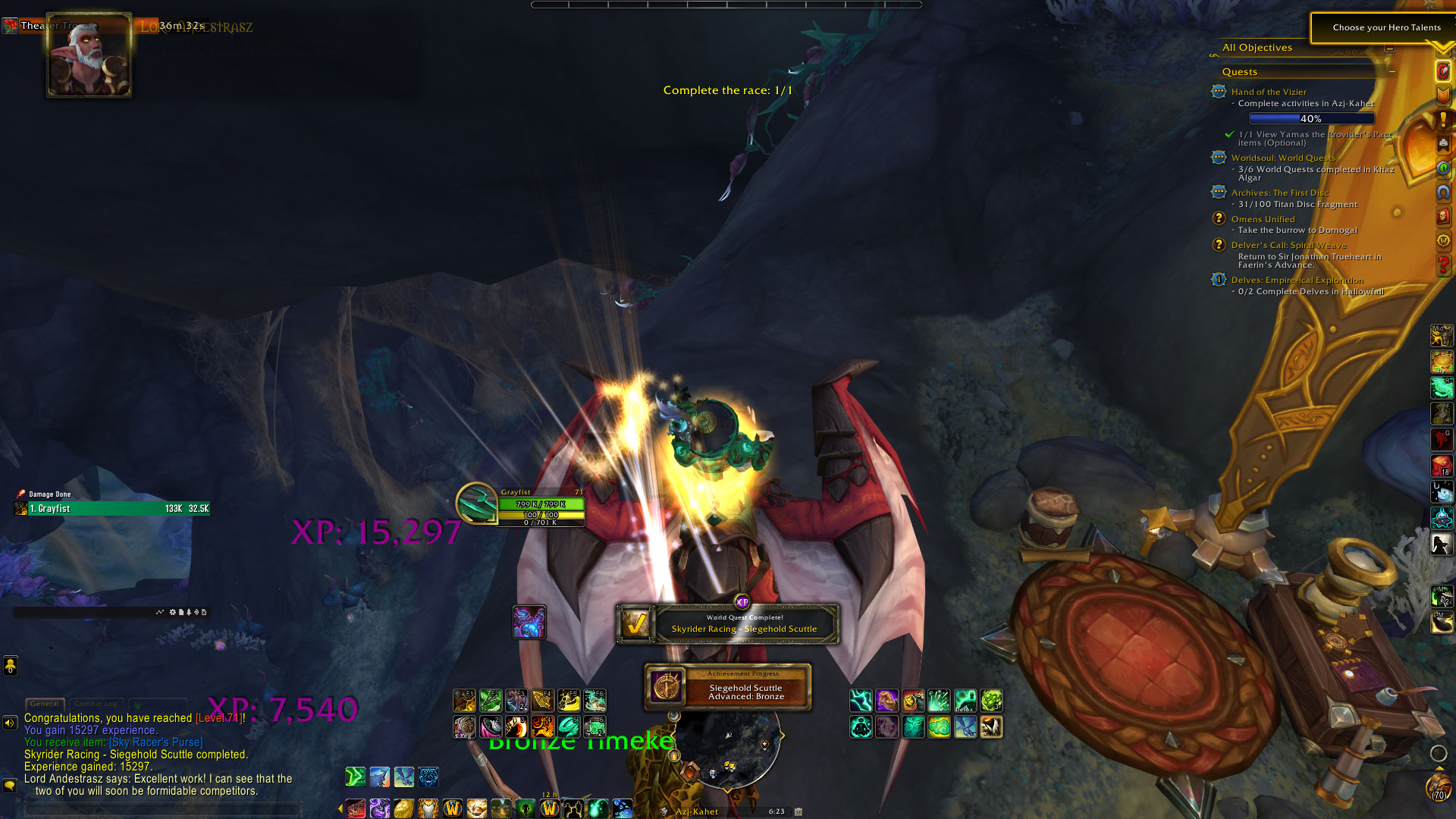Image resolution: width=1456 pixels, height=819 pixels.
Task: Click Lord Andestrasz's target portrait
Action: [x=89, y=55]
